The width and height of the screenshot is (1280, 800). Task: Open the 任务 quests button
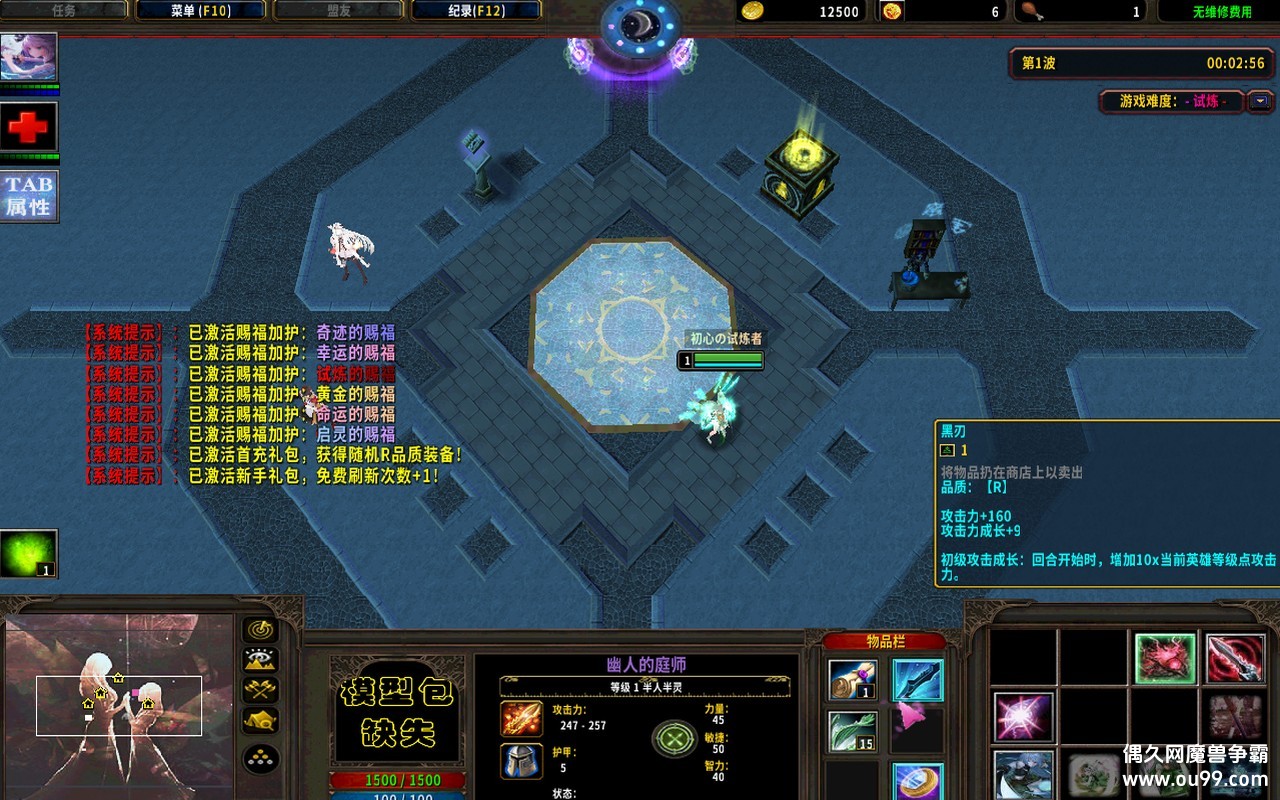click(x=64, y=11)
